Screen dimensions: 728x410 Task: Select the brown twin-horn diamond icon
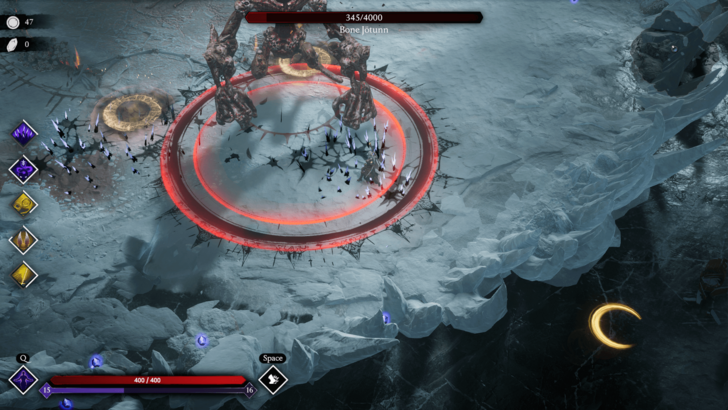(23, 239)
